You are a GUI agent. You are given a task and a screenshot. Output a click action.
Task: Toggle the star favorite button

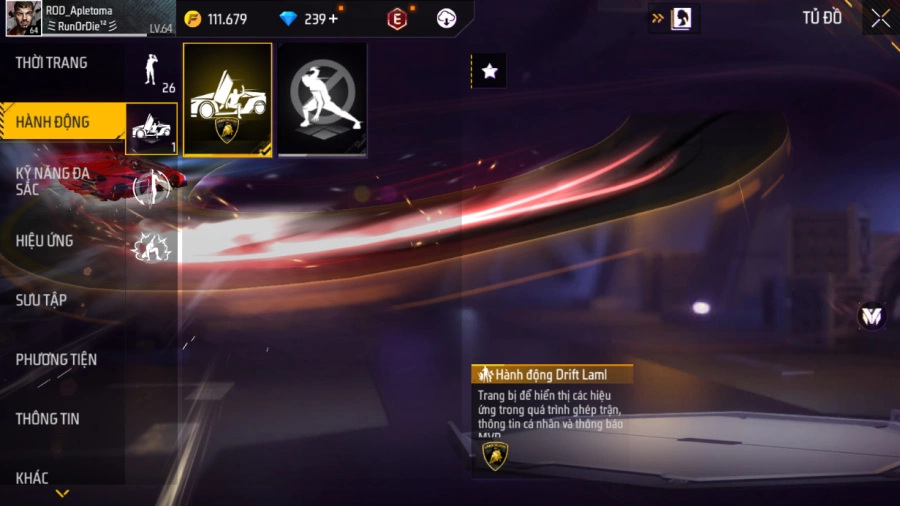[489, 71]
